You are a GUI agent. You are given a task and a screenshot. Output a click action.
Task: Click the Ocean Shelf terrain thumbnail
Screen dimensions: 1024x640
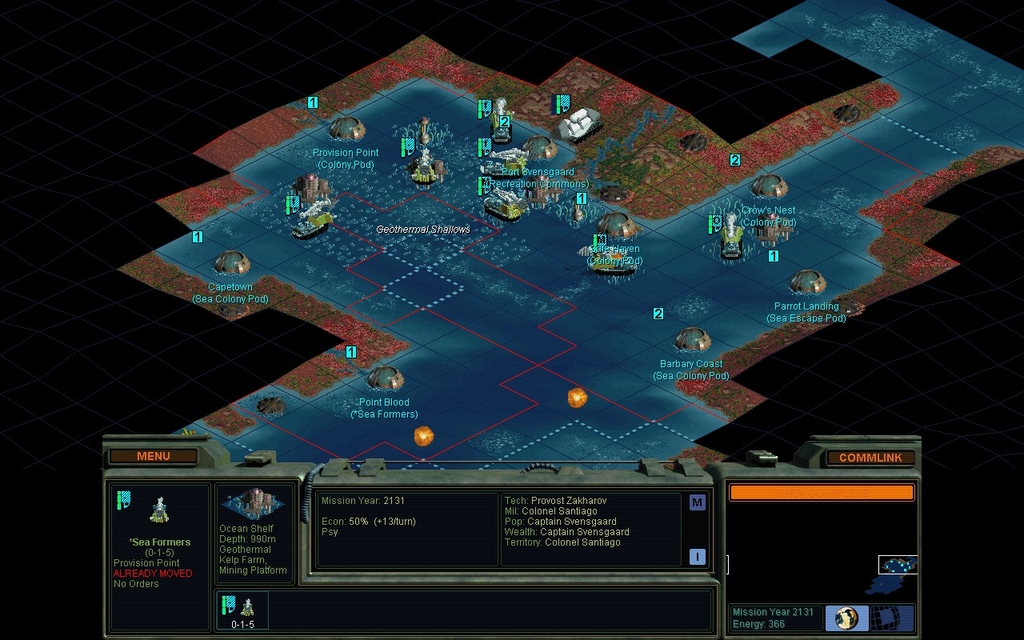[x=255, y=503]
